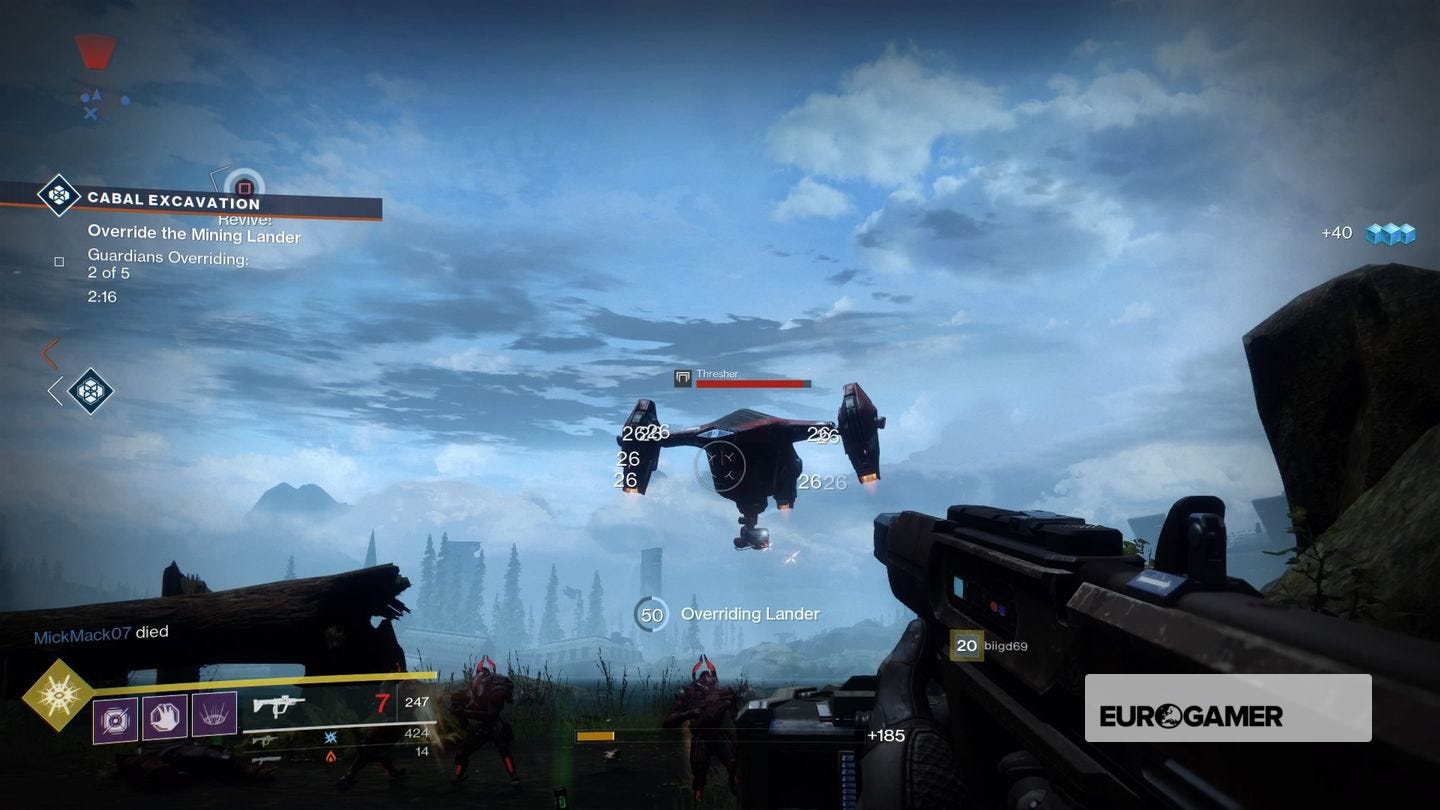Toggle the Thresher target nameplate icon

point(683,378)
